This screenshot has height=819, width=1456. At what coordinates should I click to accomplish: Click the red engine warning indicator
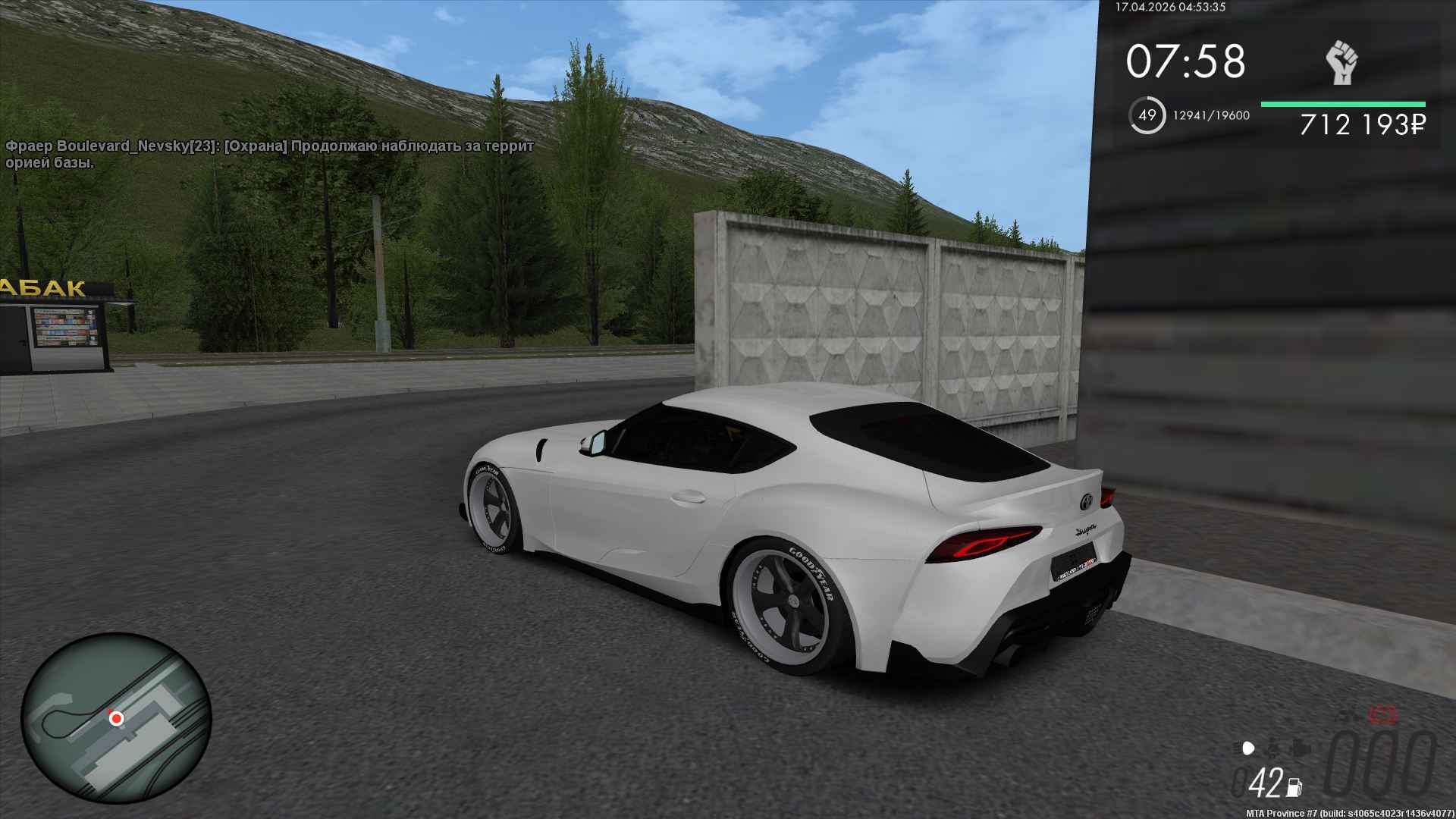pos(1383,714)
